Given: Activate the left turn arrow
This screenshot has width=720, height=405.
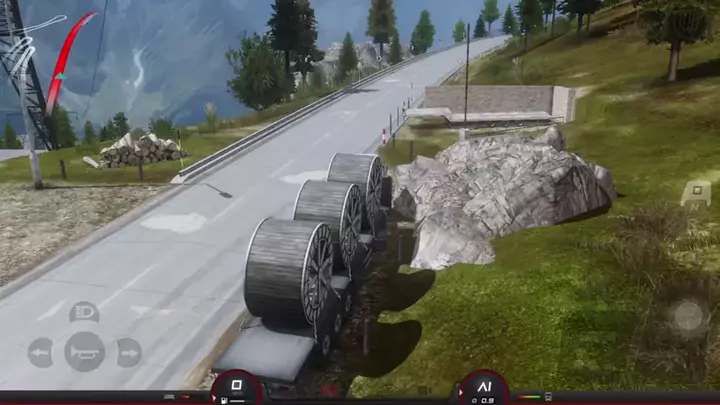Looking at the screenshot, I should [41, 352].
